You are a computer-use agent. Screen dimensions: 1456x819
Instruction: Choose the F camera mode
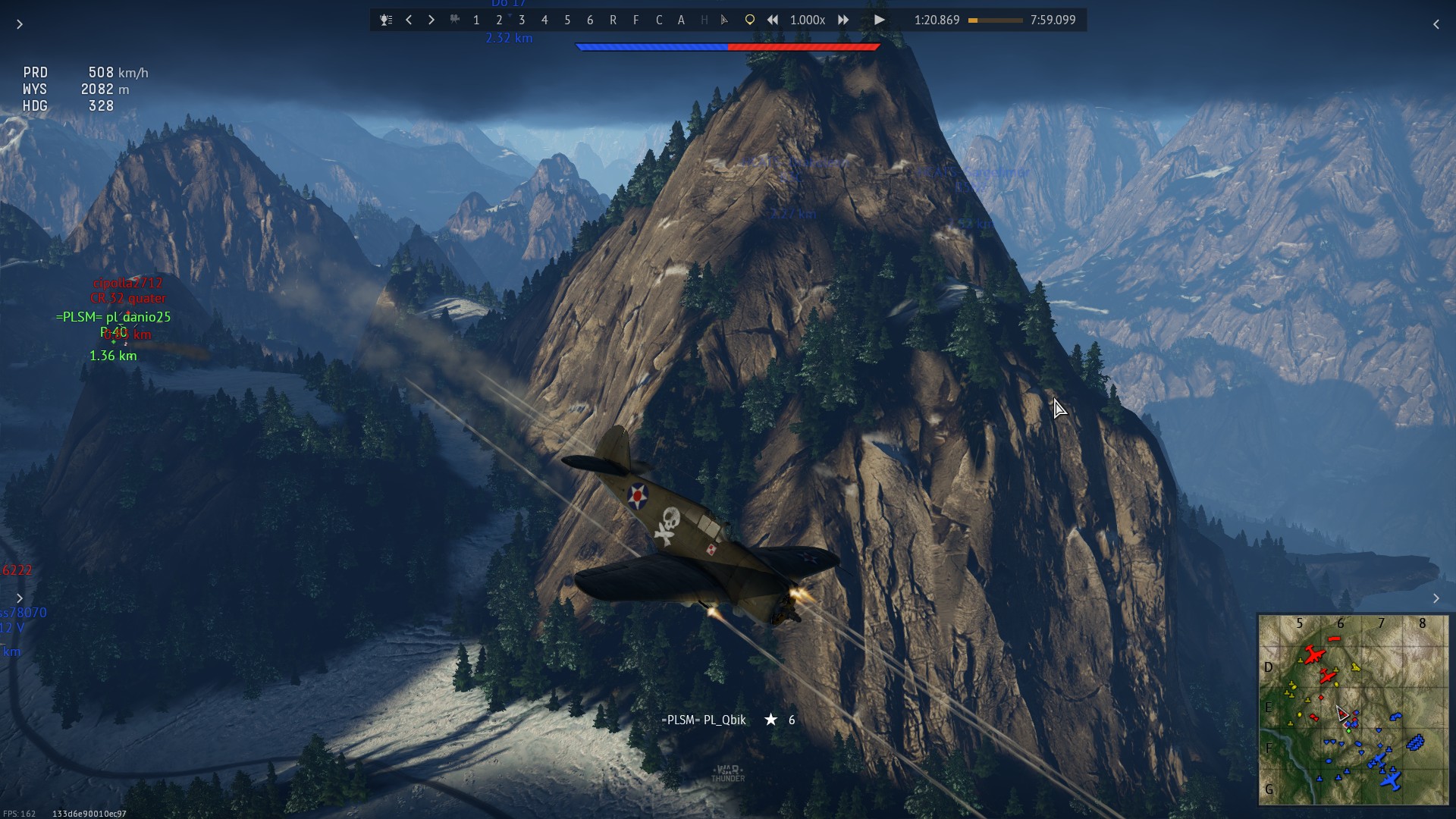635,20
